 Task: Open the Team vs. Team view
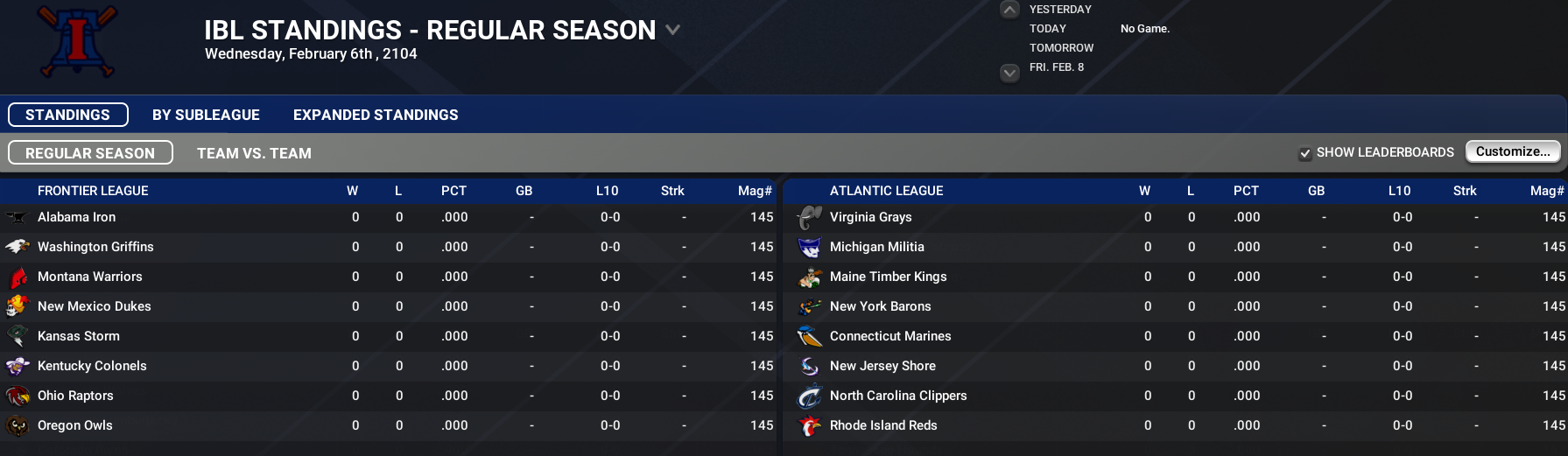click(x=254, y=153)
